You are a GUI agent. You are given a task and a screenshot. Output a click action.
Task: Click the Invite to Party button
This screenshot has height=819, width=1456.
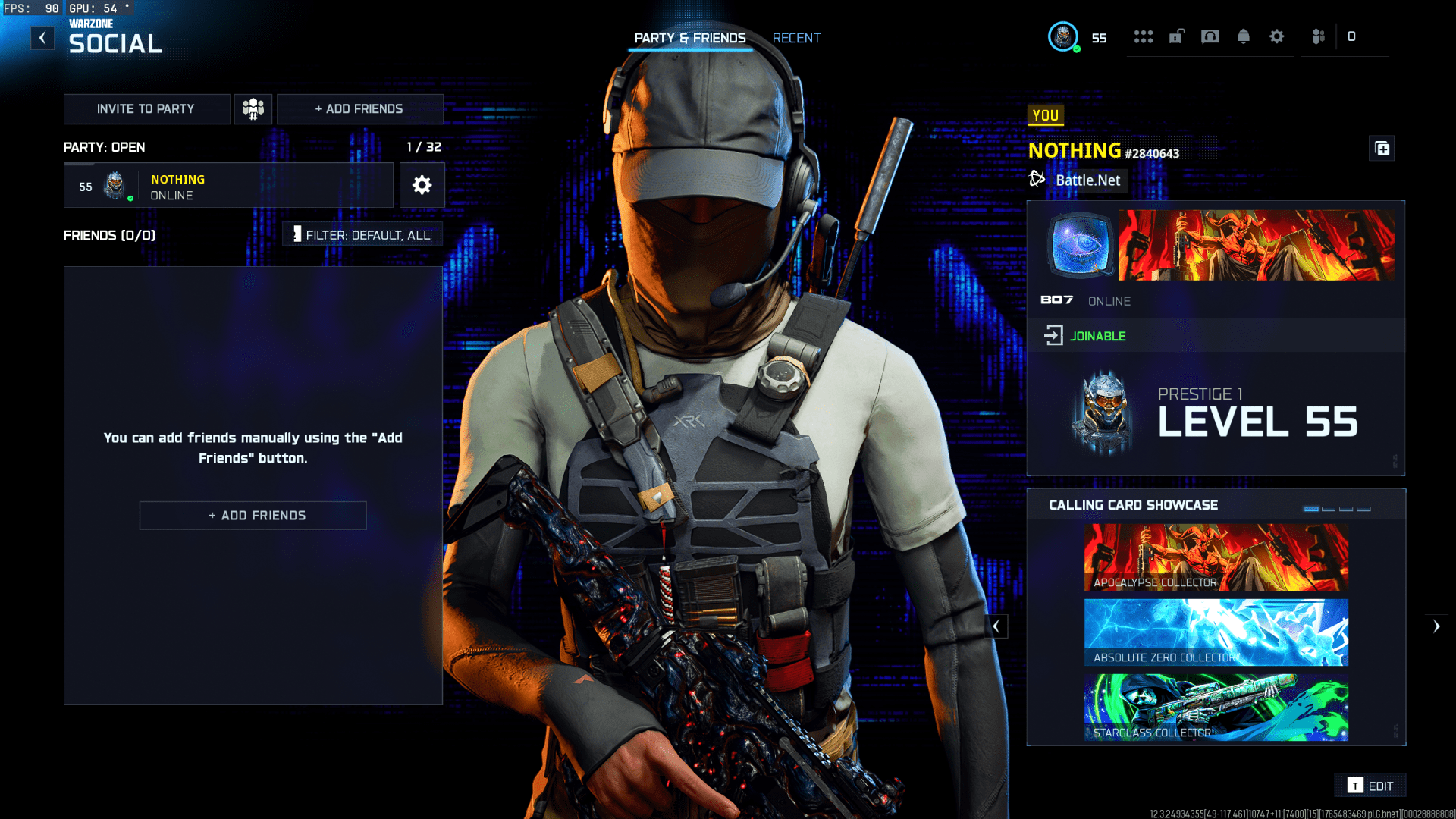click(146, 108)
